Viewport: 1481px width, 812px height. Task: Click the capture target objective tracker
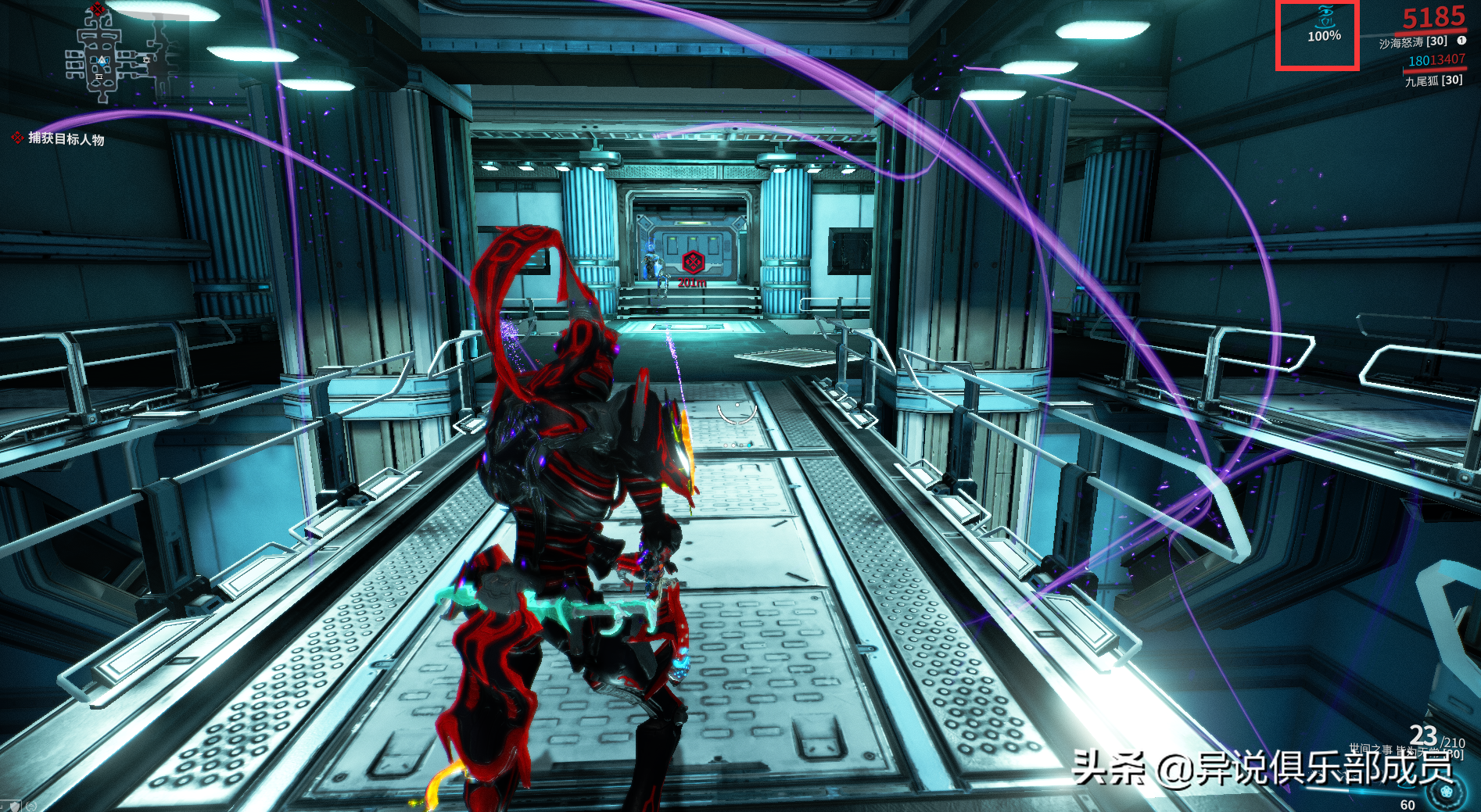pos(66,139)
